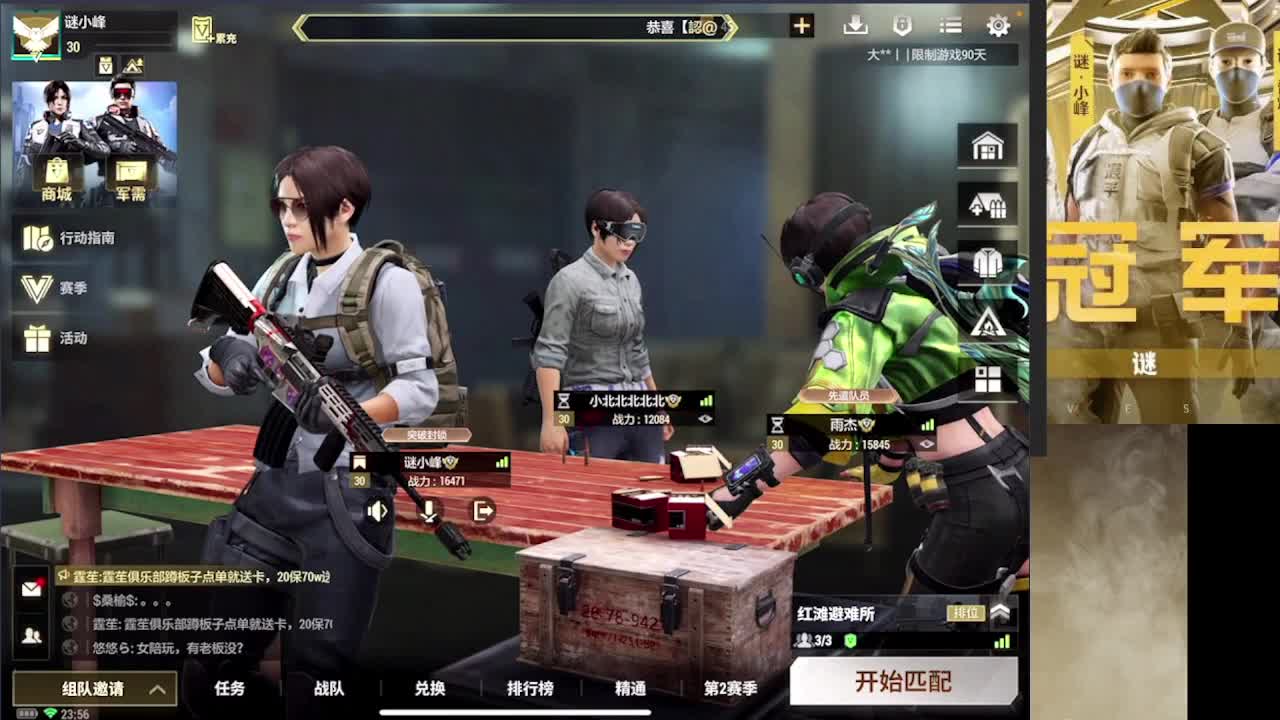This screenshot has height=720, width=1280.
Task: Open the game settings gear icon
Action: [x=998, y=27]
